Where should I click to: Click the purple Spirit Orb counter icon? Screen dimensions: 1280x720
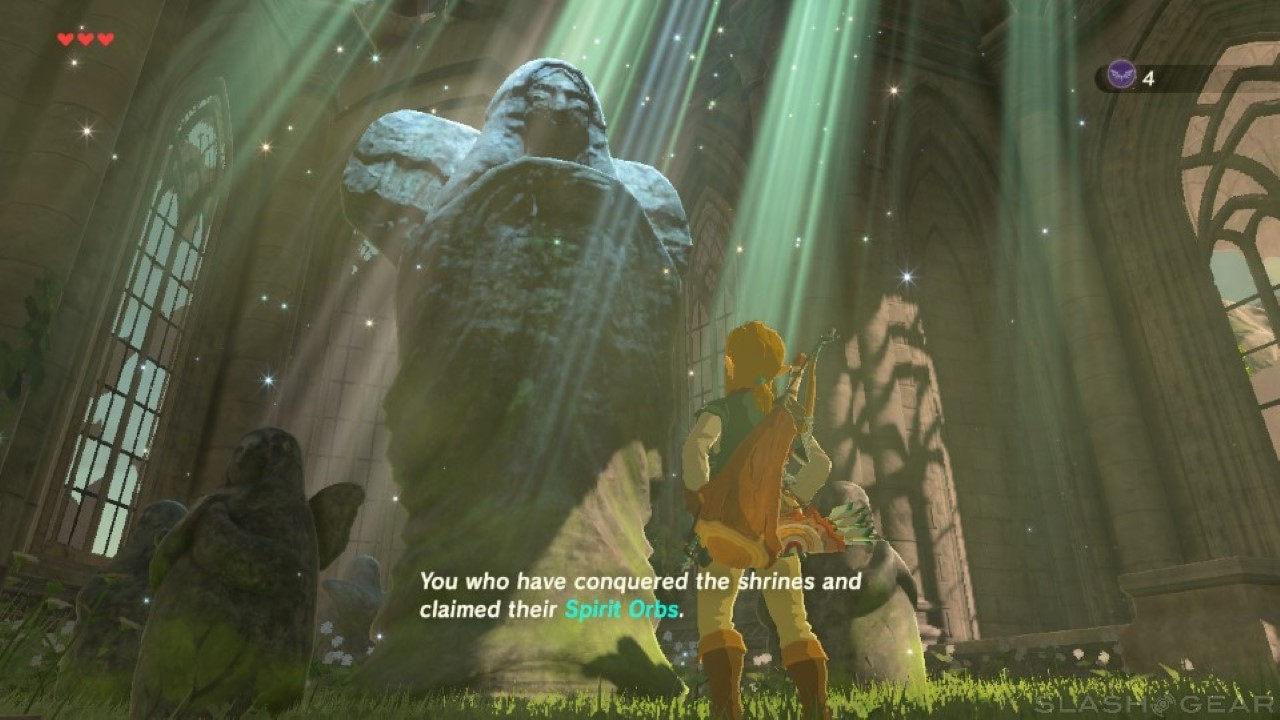1122,76
